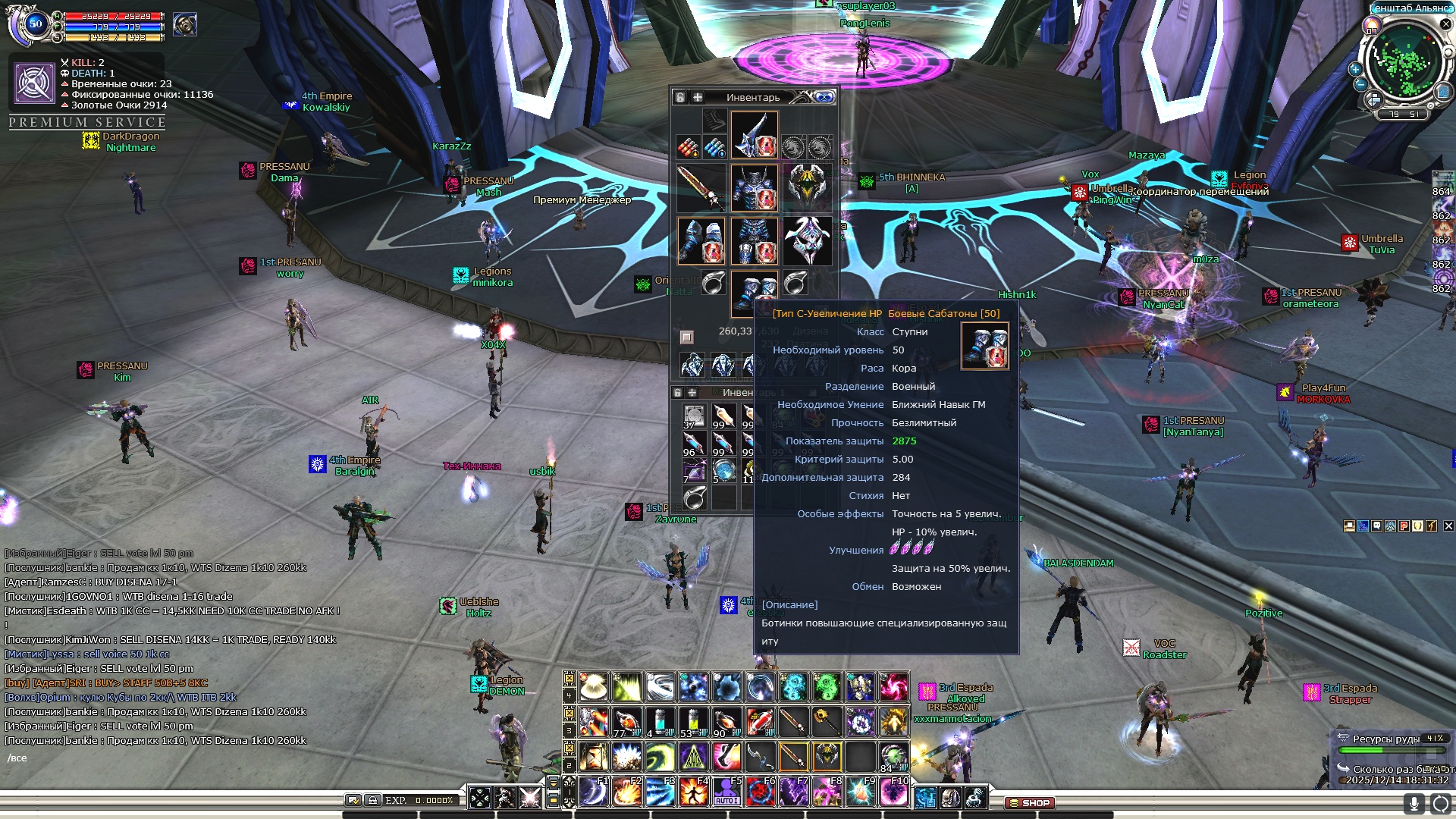Toggle the AUTO I skill in F5
This screenshot has width=1456, height=819.
(x=726, y=792)
